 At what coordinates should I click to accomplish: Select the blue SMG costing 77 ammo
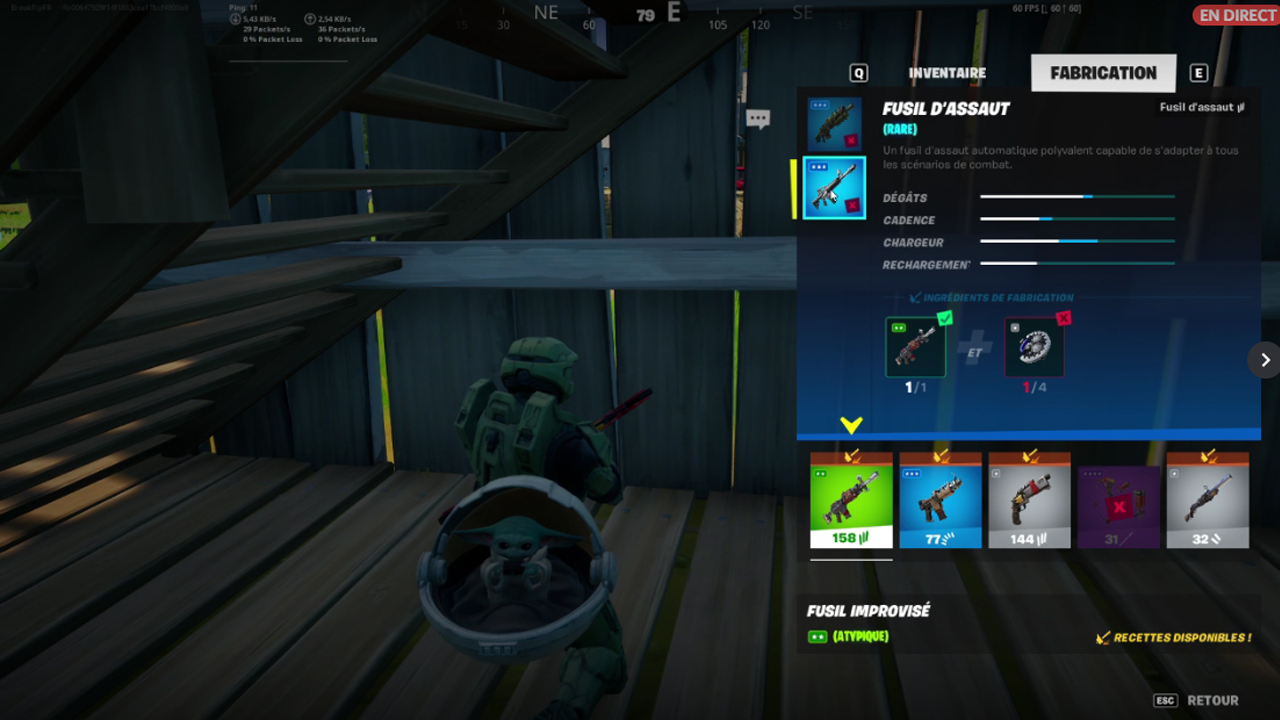click(940, 500)
